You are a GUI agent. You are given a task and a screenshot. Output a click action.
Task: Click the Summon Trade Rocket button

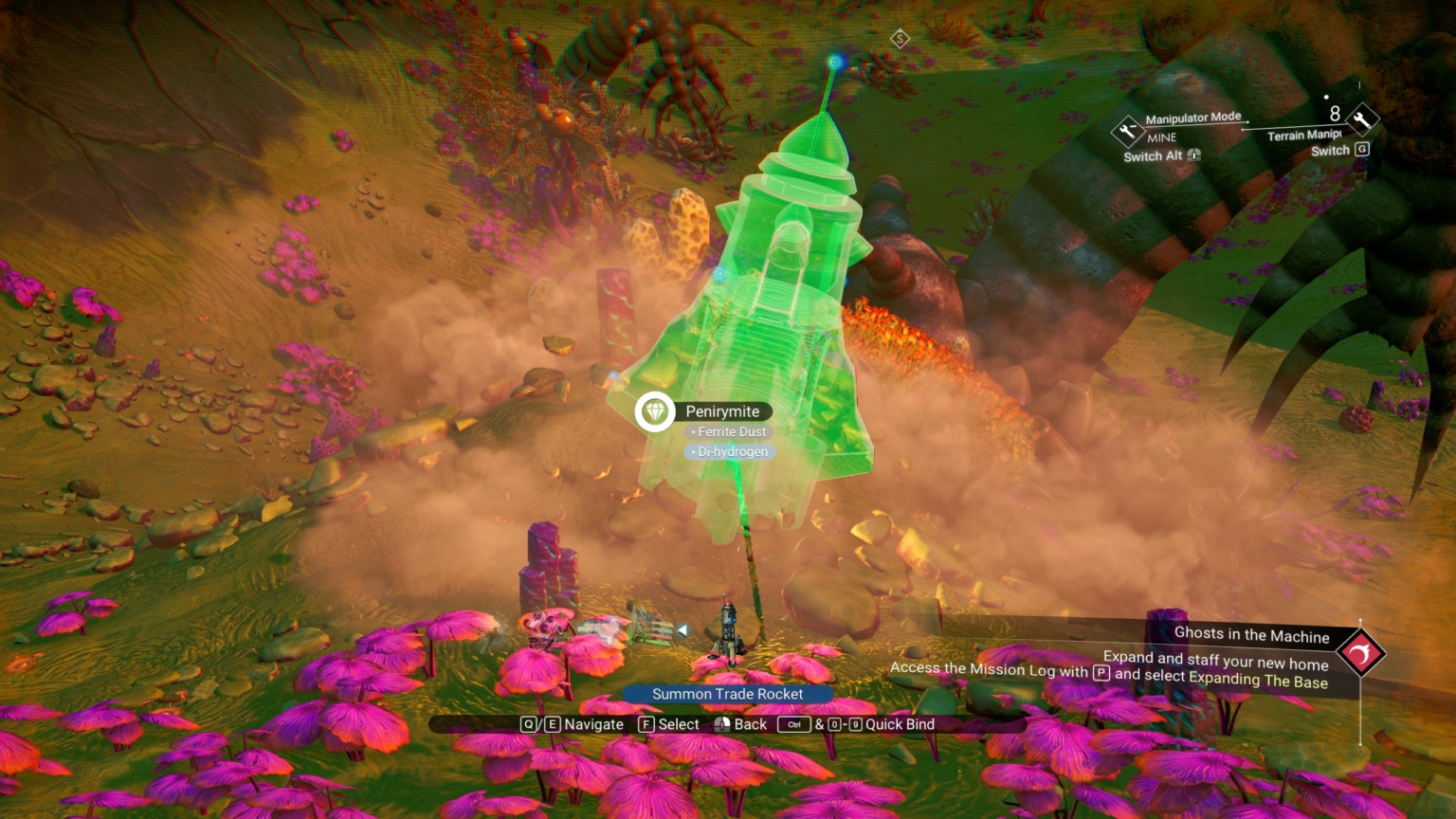coord(729,695)
